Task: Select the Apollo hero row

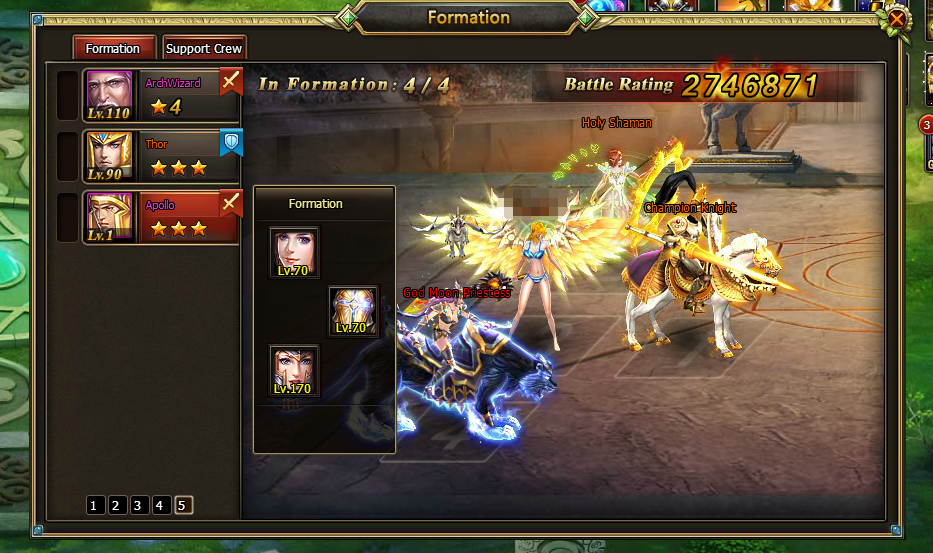Action: [160, 217]
